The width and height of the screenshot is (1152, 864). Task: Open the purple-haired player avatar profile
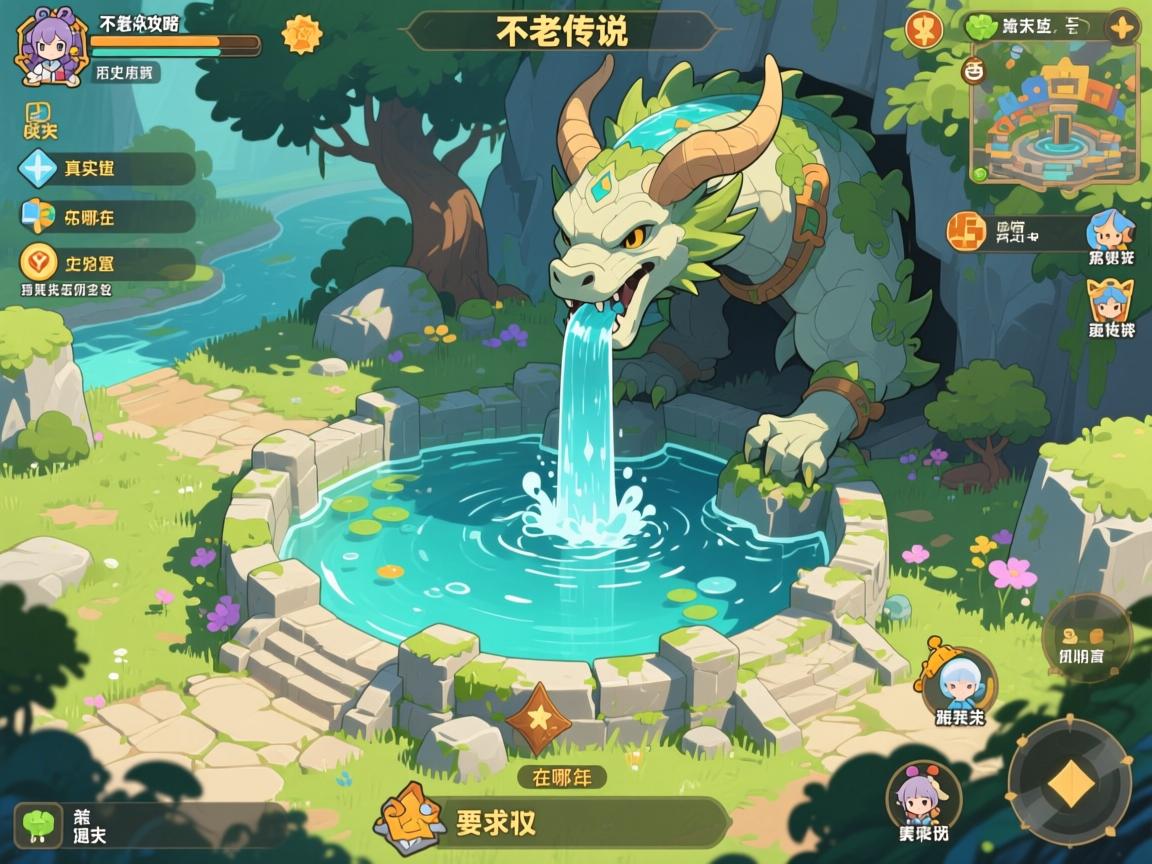click(x=48, y=48)
